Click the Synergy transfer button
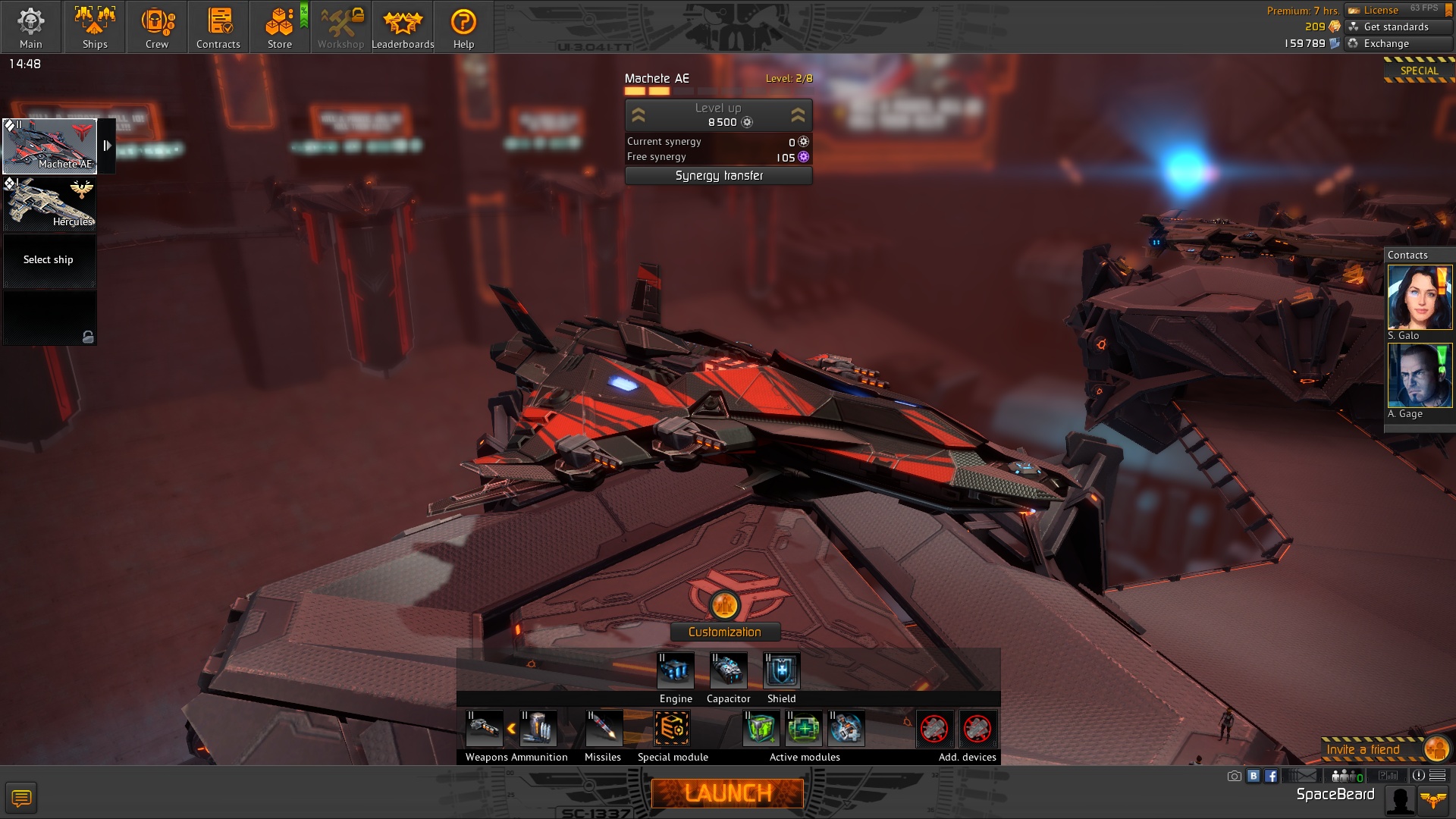Viewport: 1456px width, 819px height. point(719,176)
